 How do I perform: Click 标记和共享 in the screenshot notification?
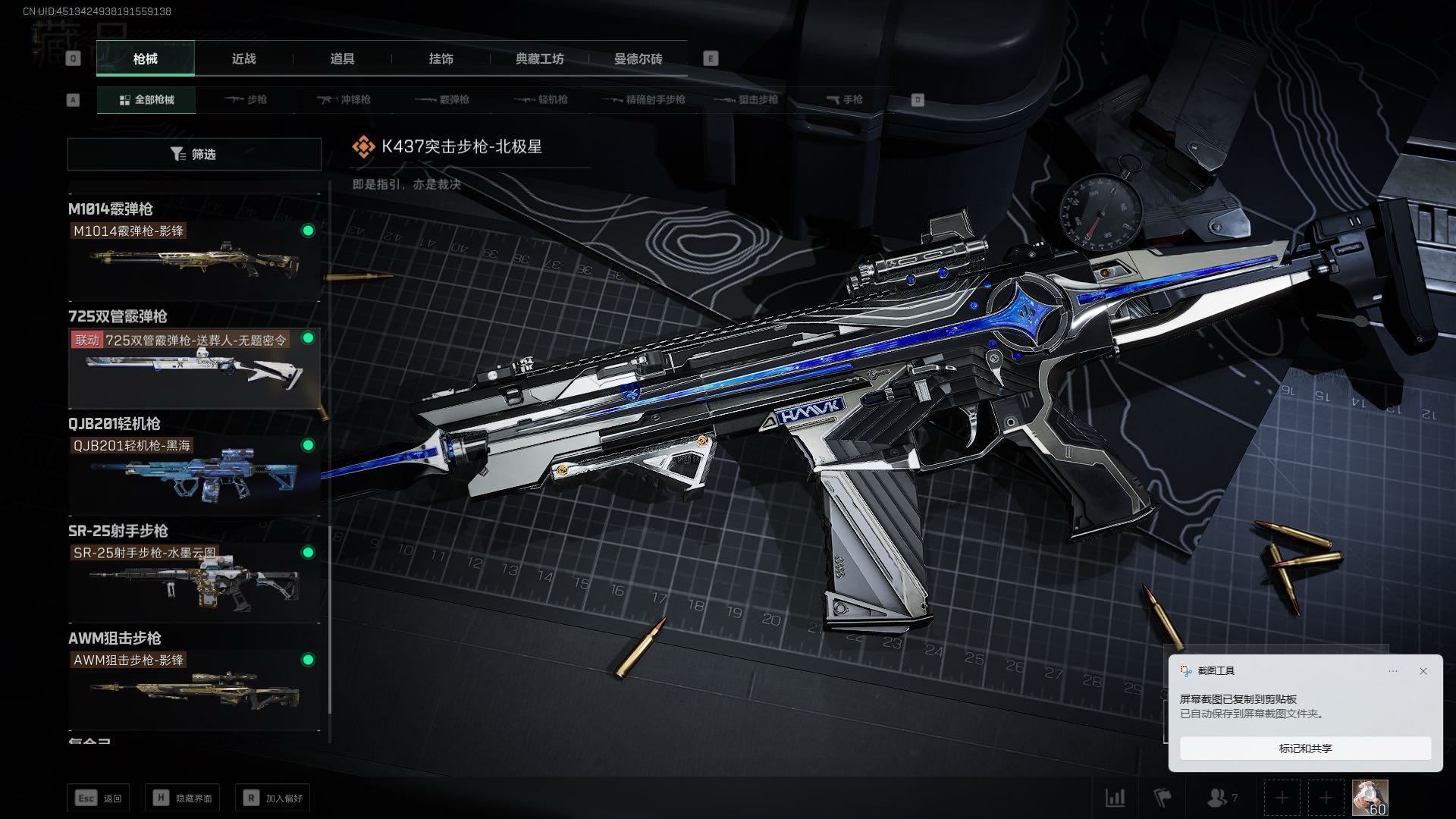tap(1305, 748)
